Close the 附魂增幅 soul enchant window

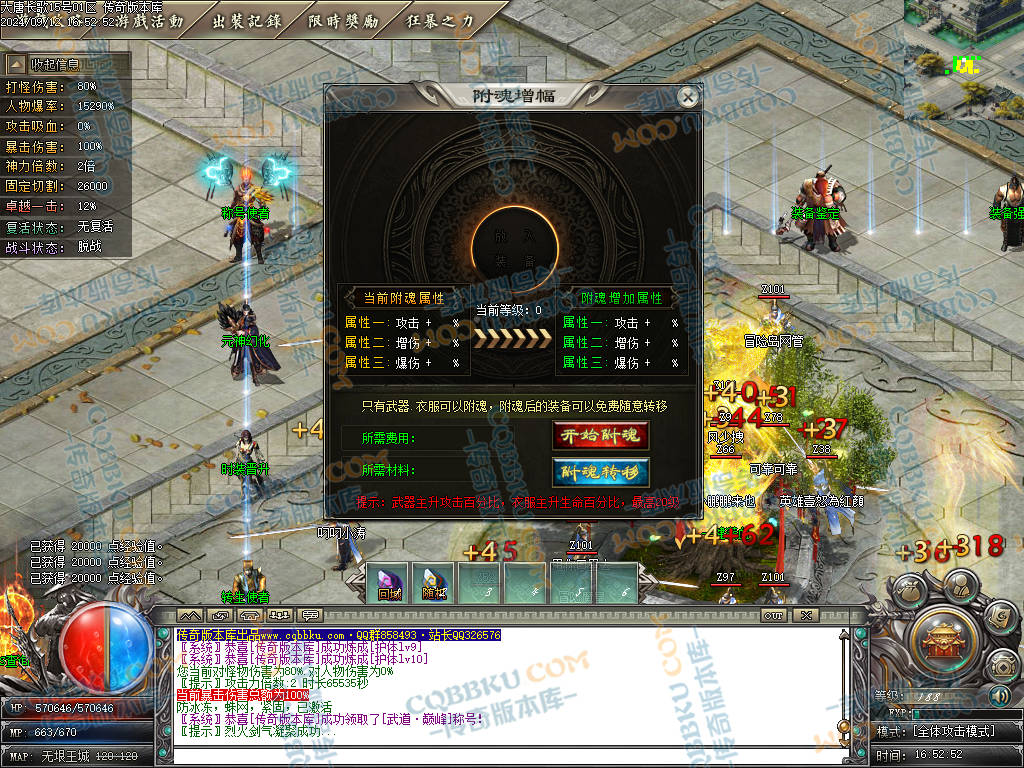point(687,97)
